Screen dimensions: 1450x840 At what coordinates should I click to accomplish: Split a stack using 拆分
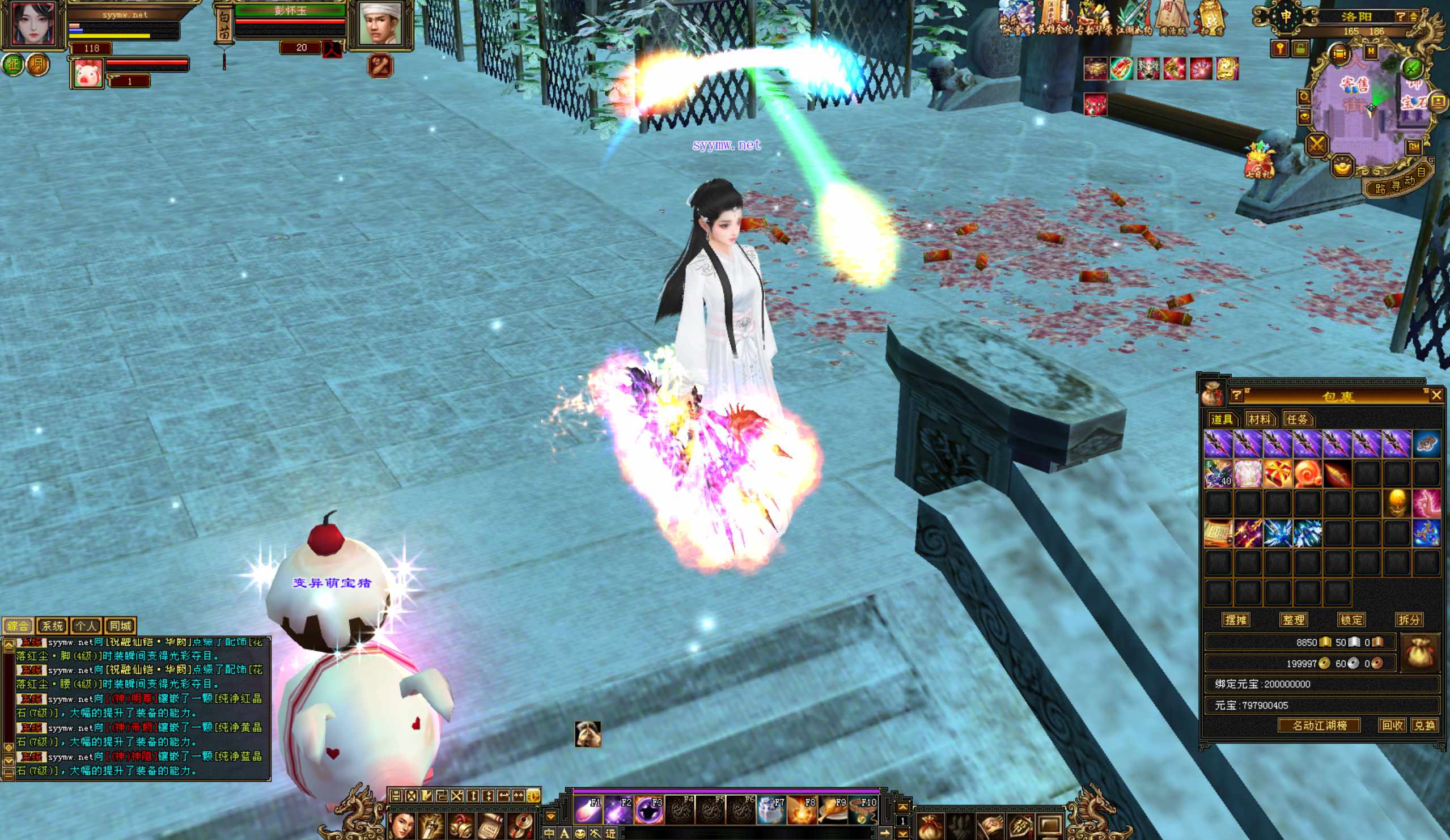pyautogui.click(x=1409, y=620)
